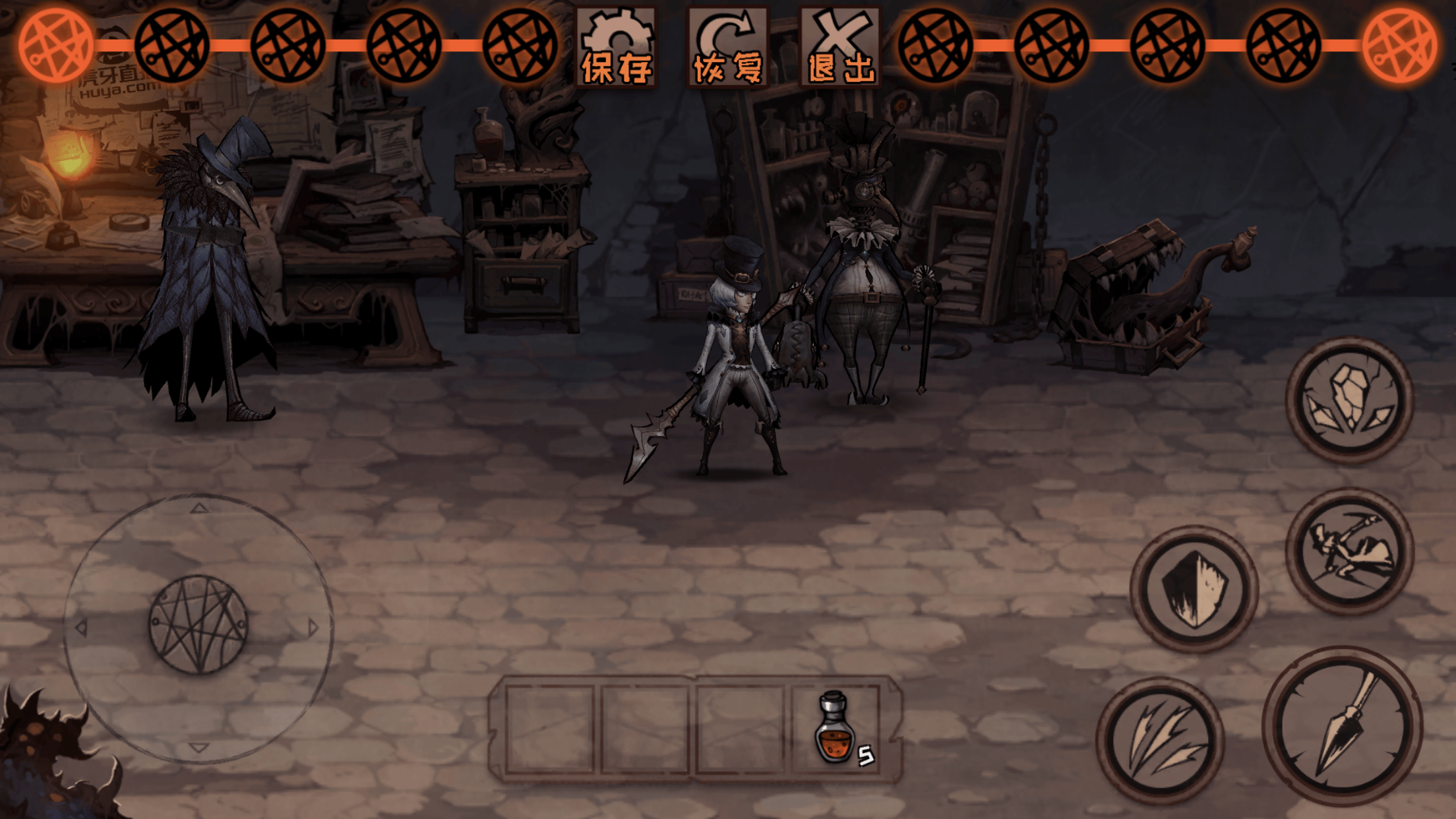The height and width of the screenshot is (819, 1456).
Task: Tap the joystick's up arrow
Action: click(x=199, y=508)
